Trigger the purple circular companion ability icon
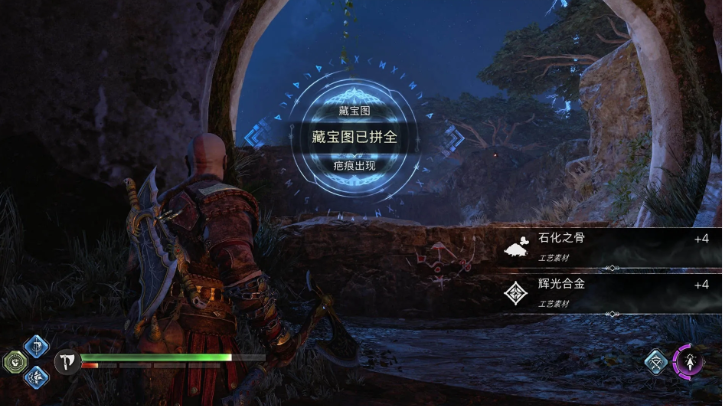Image resolution: width=723 pixels, height=406 pixels. (x=689, y=360)
